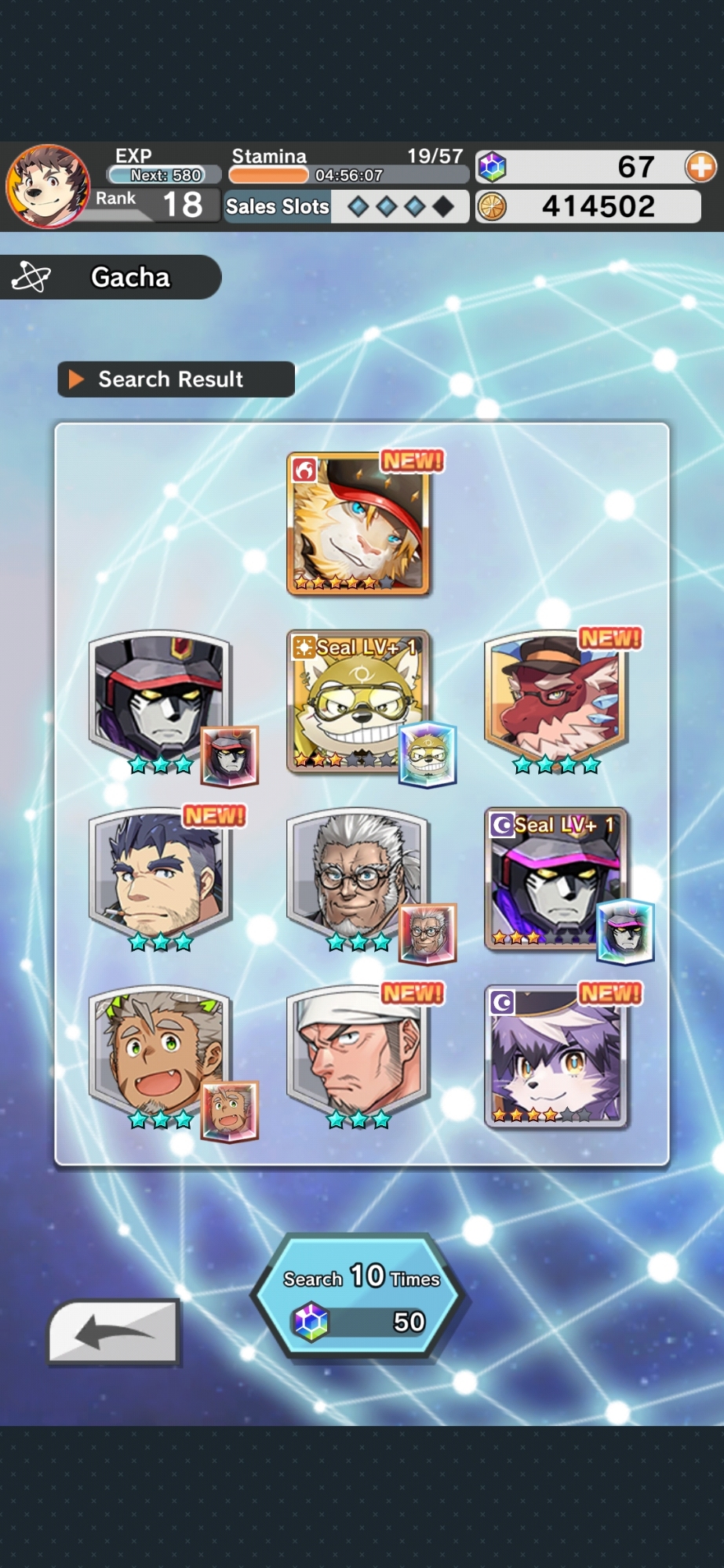Image resolution: width=724 pixels, height=1568 pixels.
Task: Select the red dragon with top hat card
Action: point(555,699)
